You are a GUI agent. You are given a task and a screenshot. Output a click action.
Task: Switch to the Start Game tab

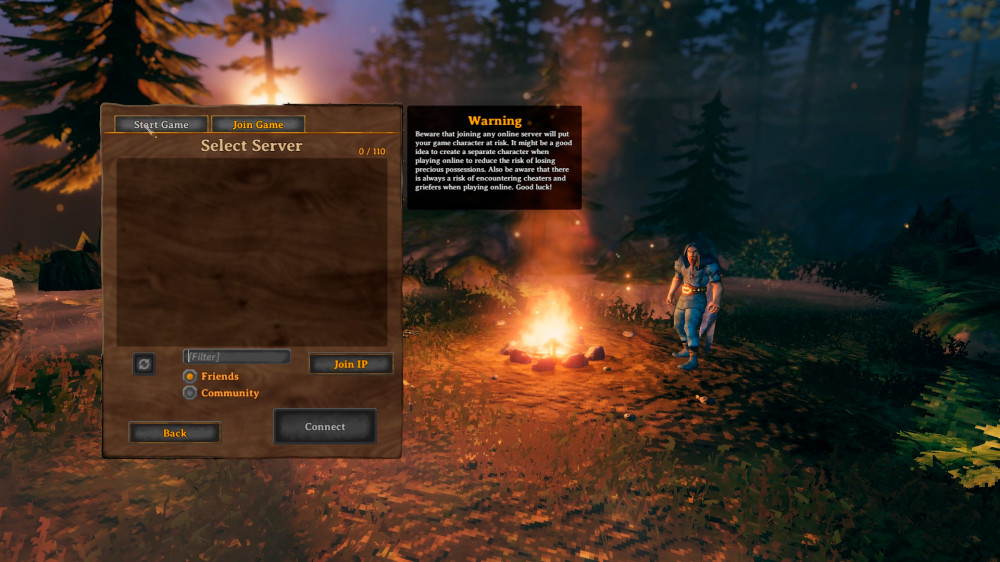(161, 125)
